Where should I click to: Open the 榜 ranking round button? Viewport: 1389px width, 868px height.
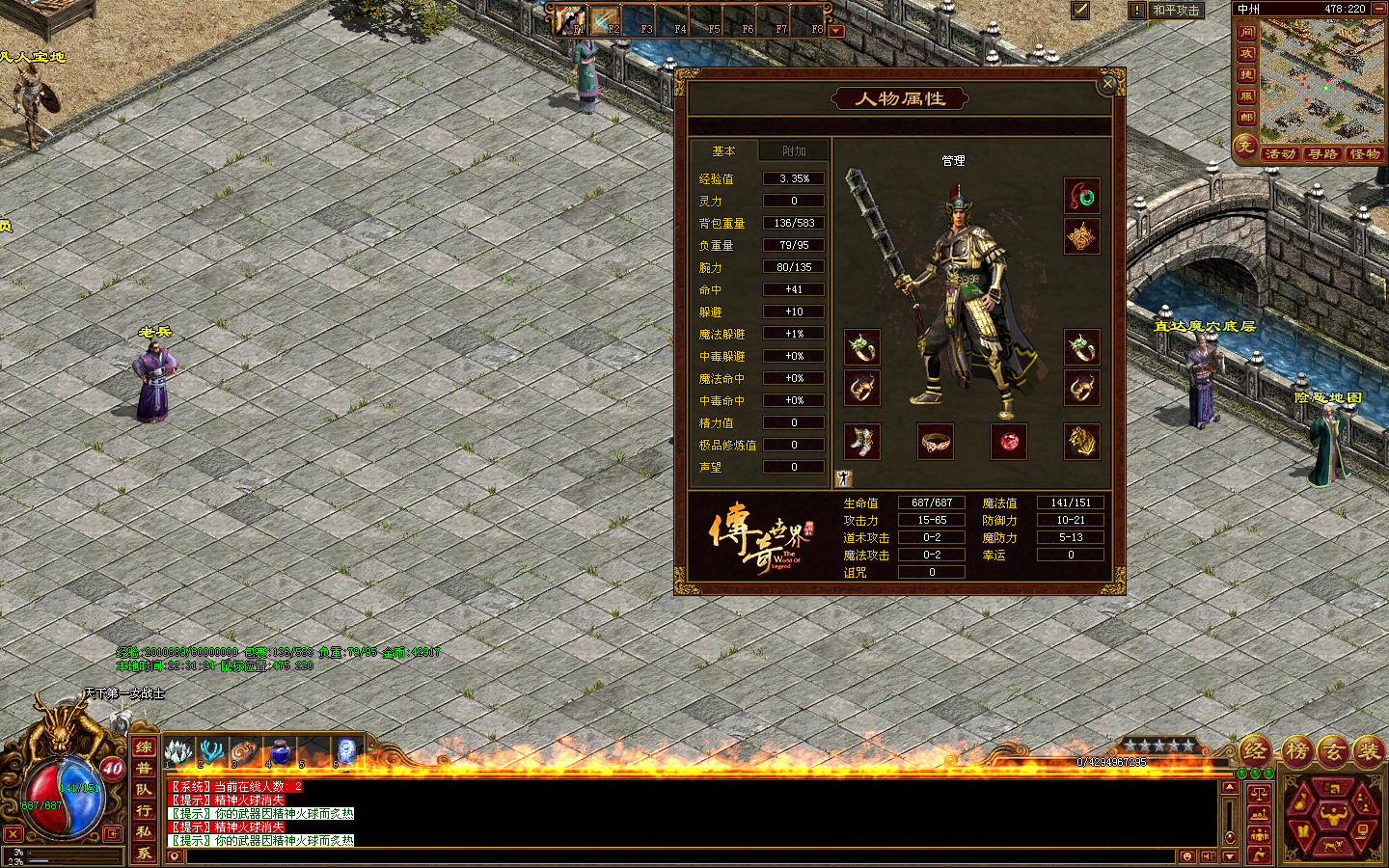[x=1295, y=750]
